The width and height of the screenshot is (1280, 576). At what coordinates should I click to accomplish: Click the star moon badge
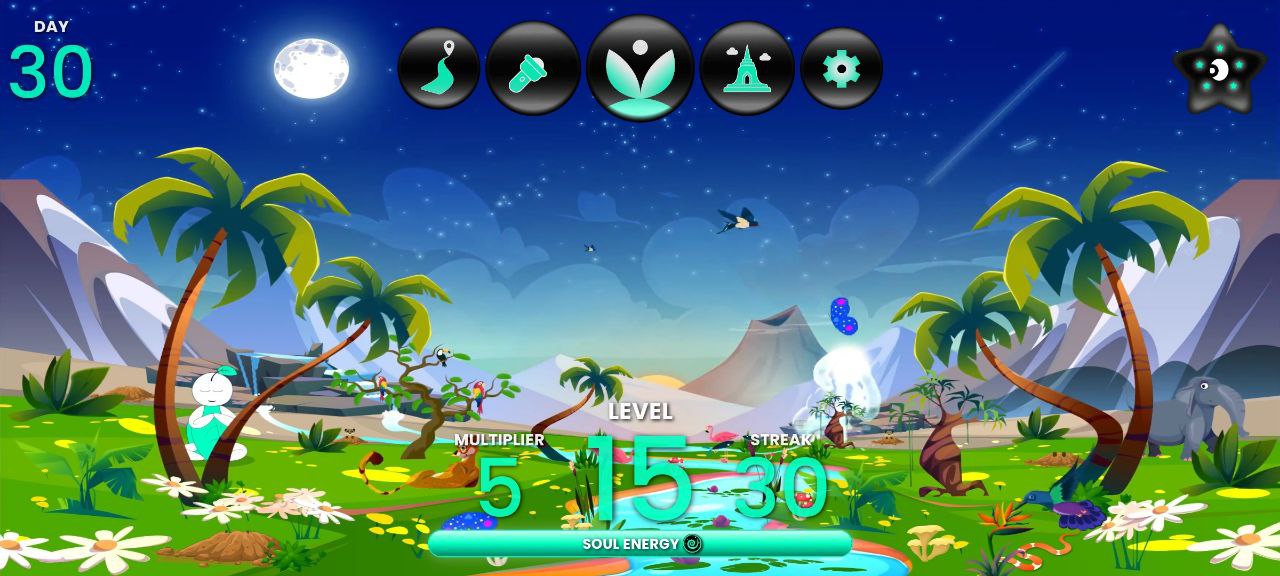[x=1218, y=69]
